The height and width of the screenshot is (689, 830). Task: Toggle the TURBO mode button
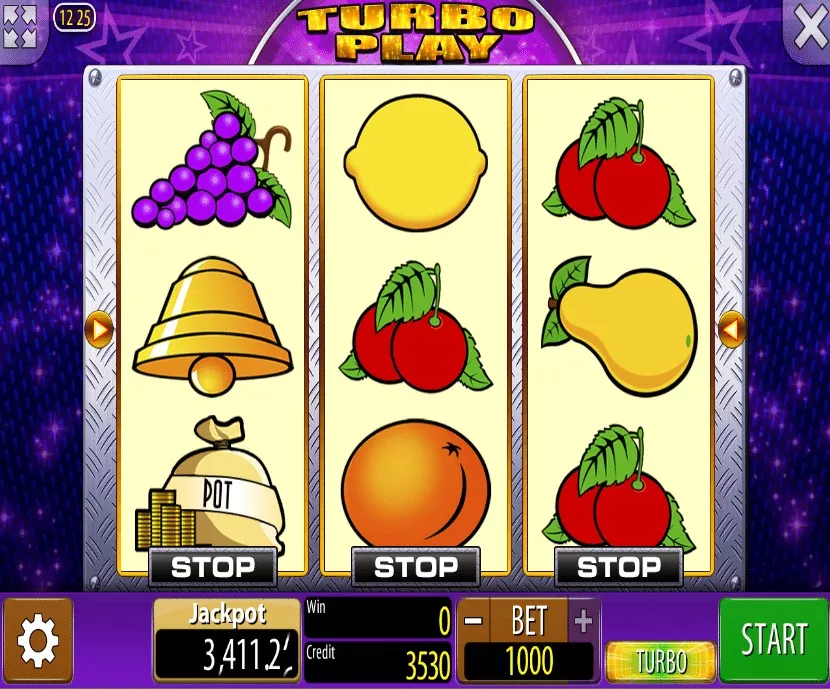[x=661, y=661]
